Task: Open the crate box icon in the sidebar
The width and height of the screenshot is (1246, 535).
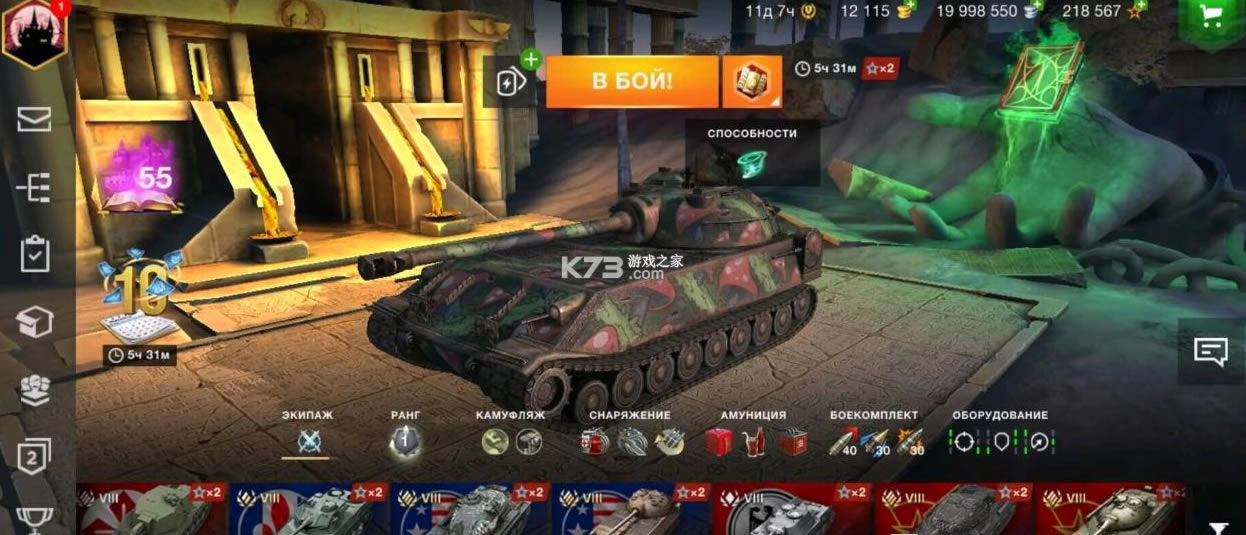Action: [34, 321]
